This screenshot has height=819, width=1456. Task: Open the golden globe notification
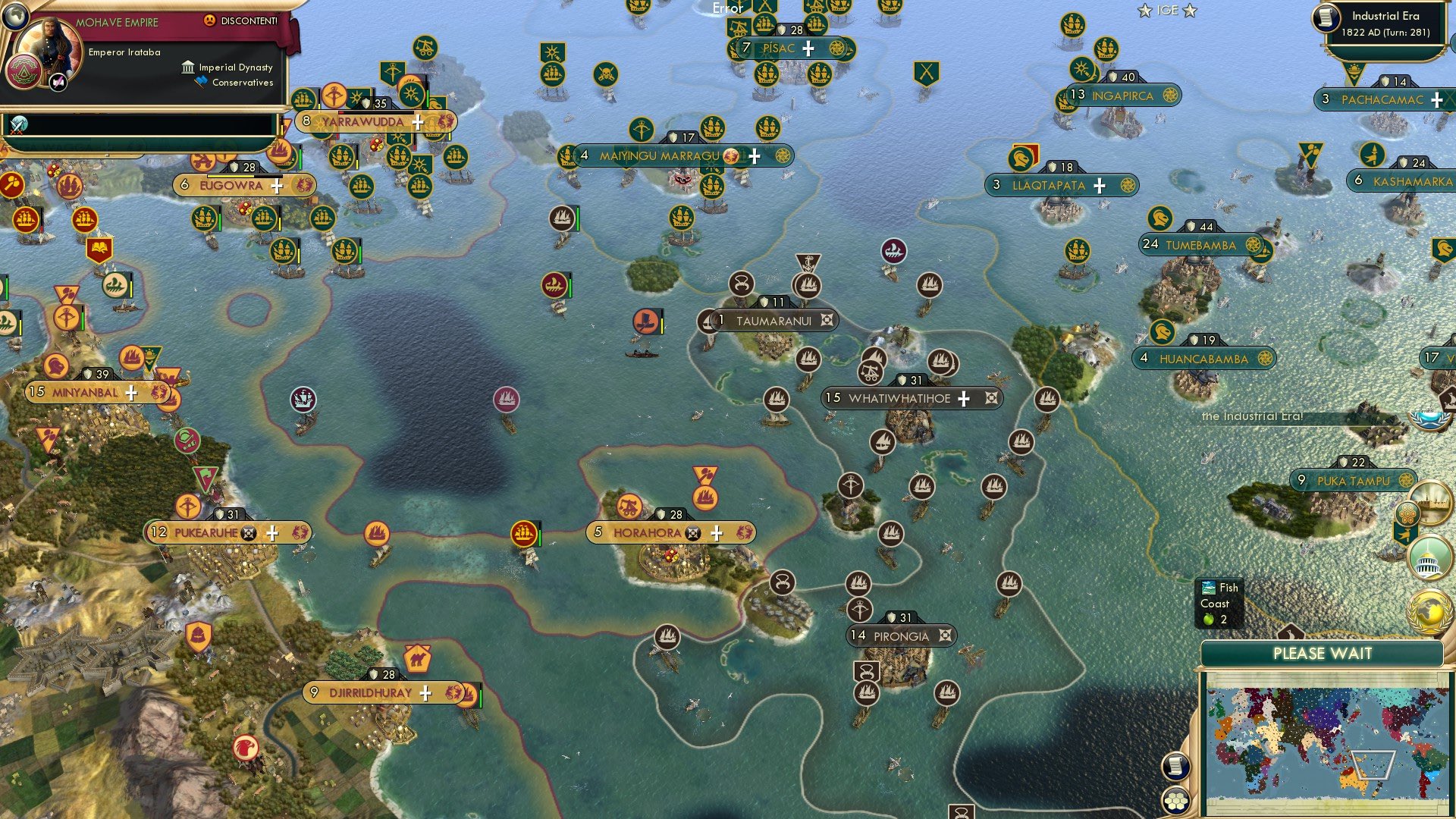click(1429, 611)
